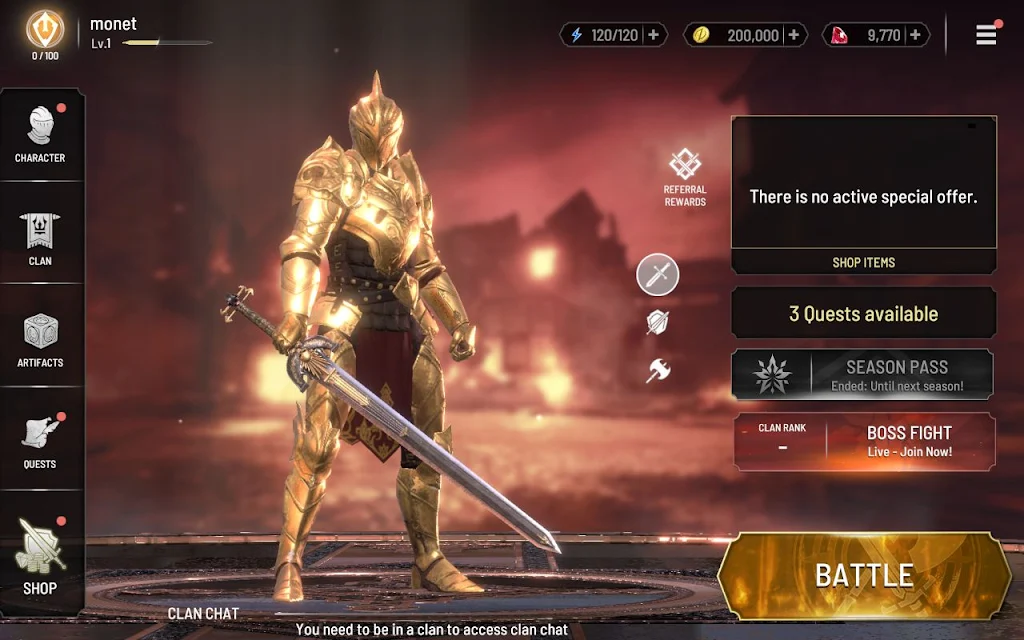Add more energy with the plus button

[653, 35]
